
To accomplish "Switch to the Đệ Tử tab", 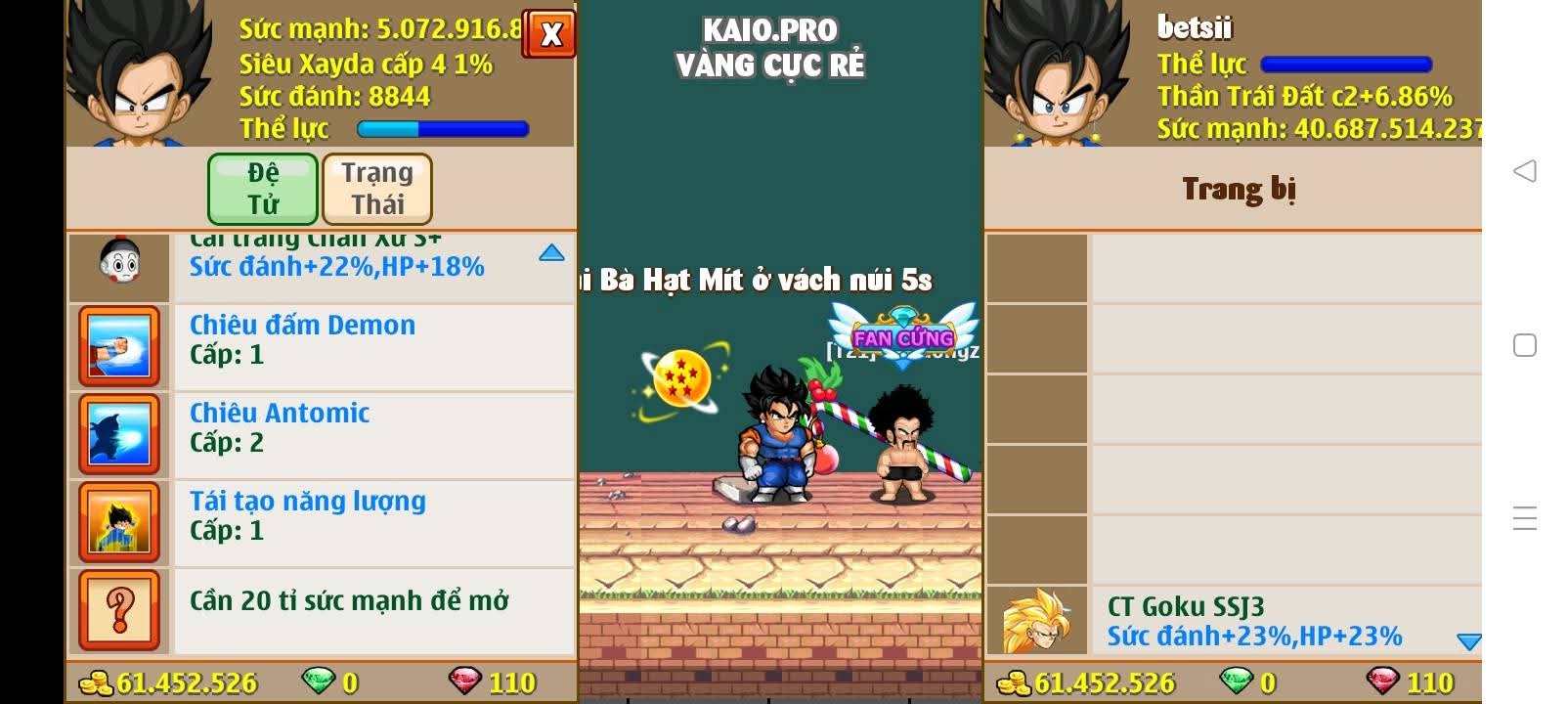I will coord(262,189).
